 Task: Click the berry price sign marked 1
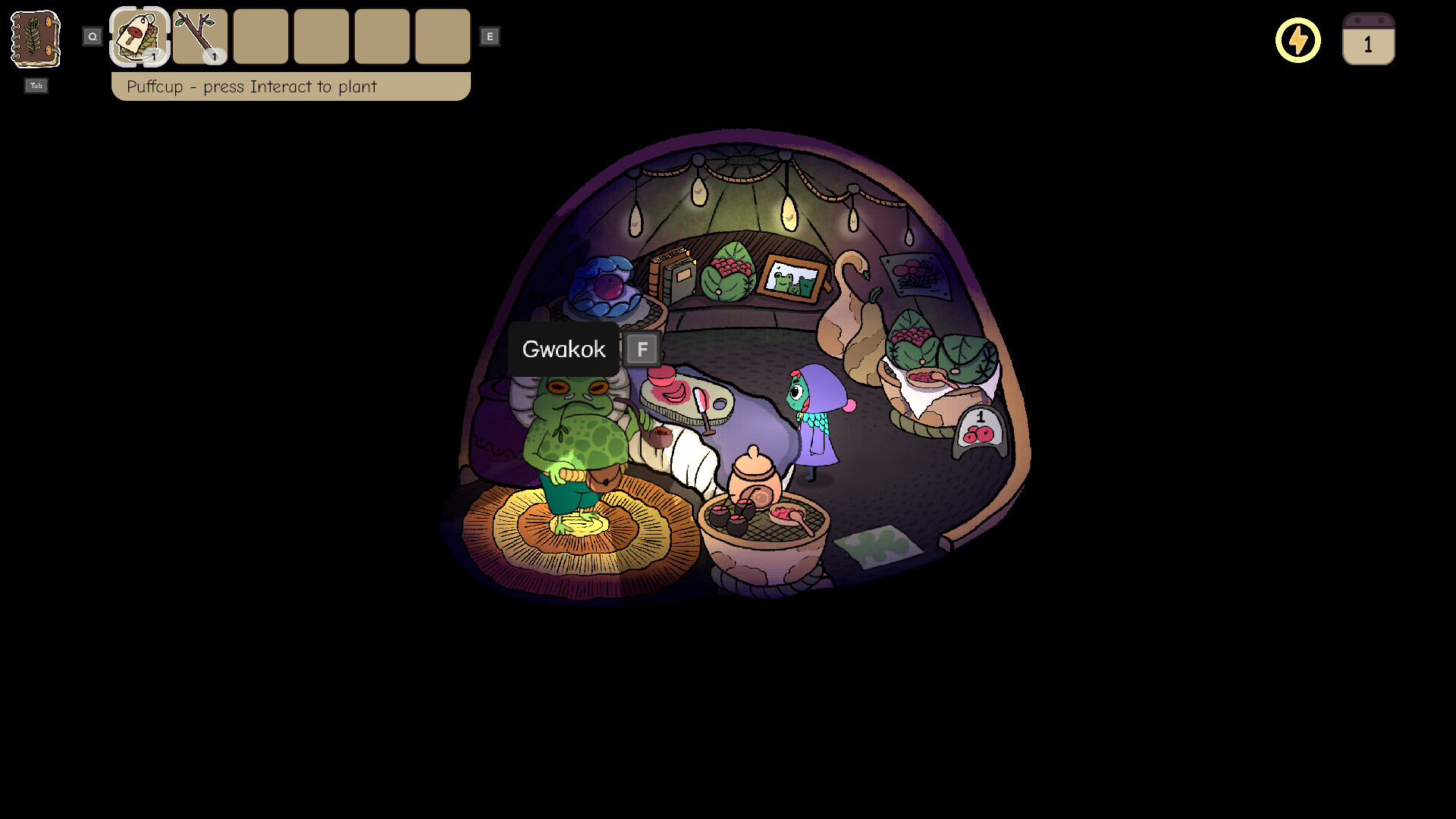click(x=978, y=428)
